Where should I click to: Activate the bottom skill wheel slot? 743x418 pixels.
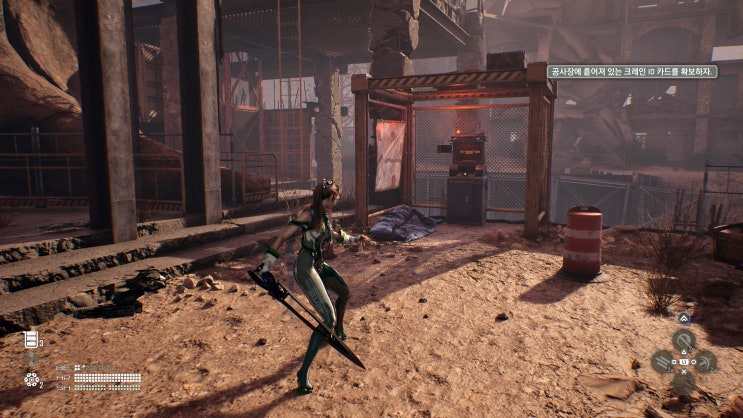point(684,382)
